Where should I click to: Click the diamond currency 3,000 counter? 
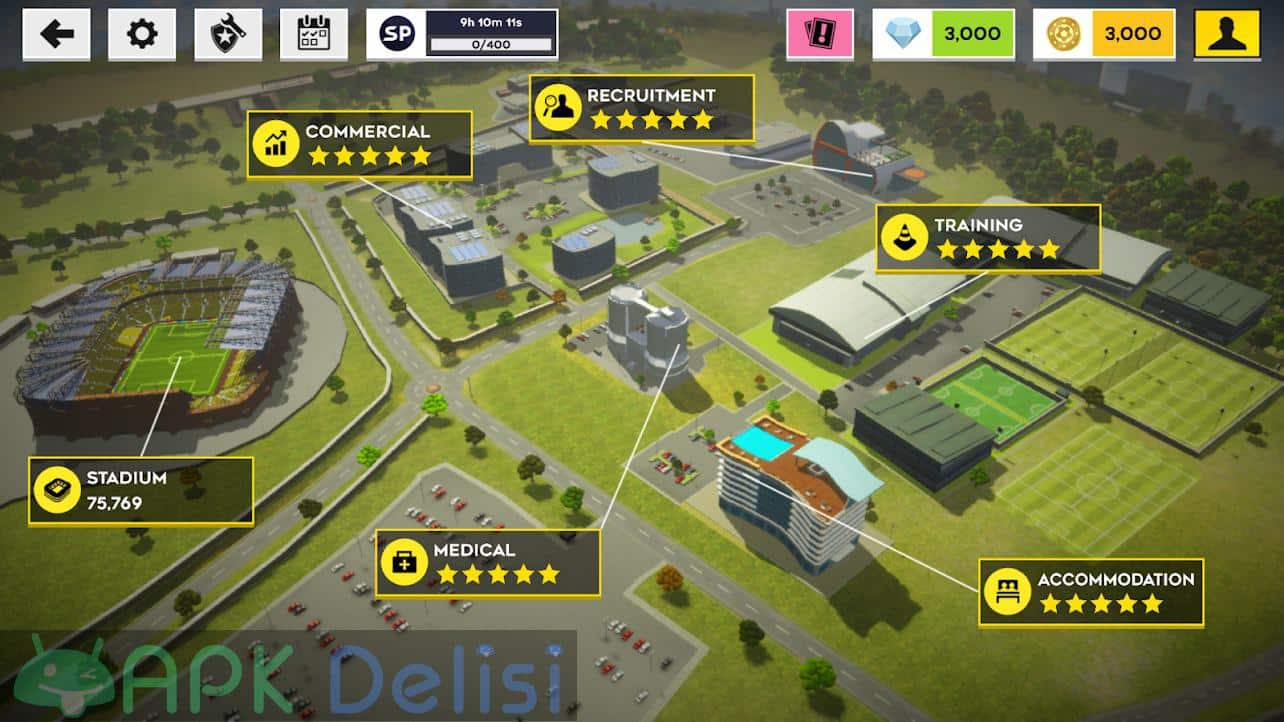coord(944,35)
